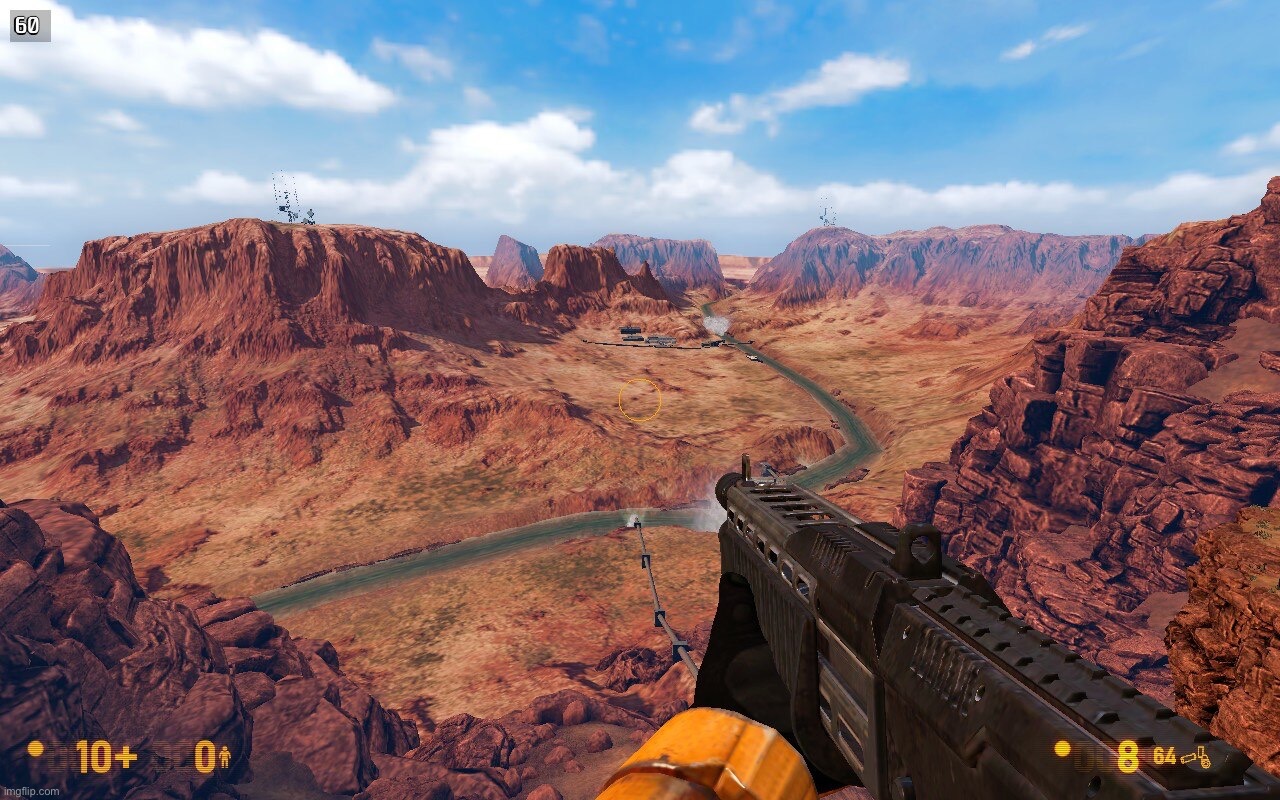Select the clip ammo count showing 8
The height and width of the screenshot is (800, 1280).
click(x=1127, y=756)
